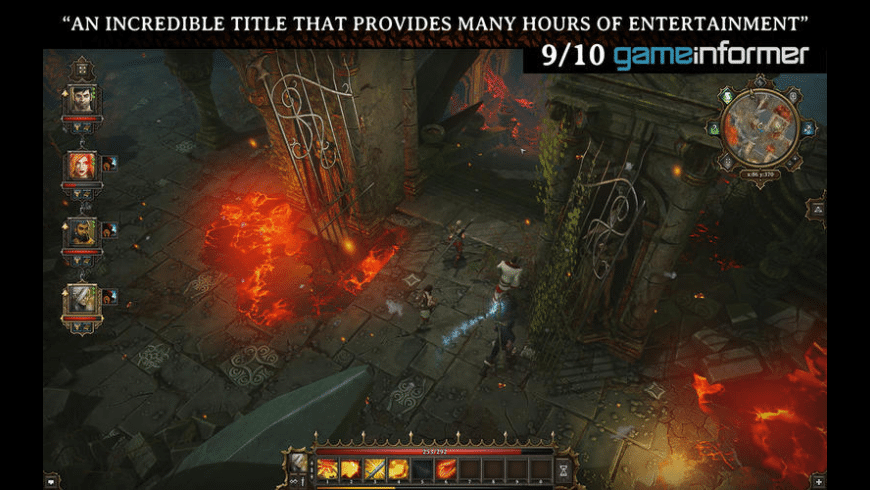
Task: Select the dark-haired man's party portrait
Action: pyautogui.click(x=79, y=100)
